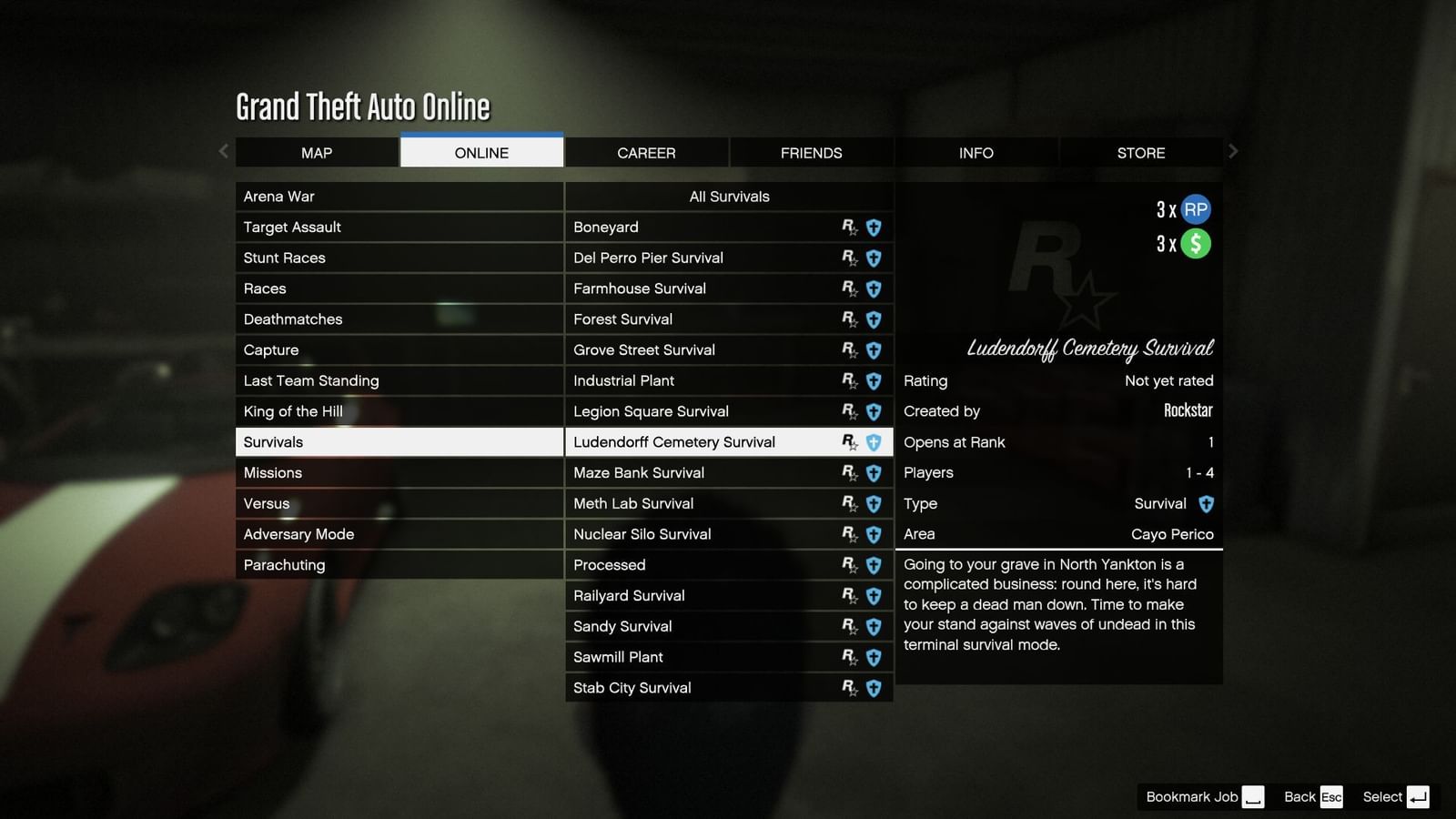The width and height of the screenshot is (1456, 819).
Task: Click the green cash multiplier icon
Action: (1193, 243)
